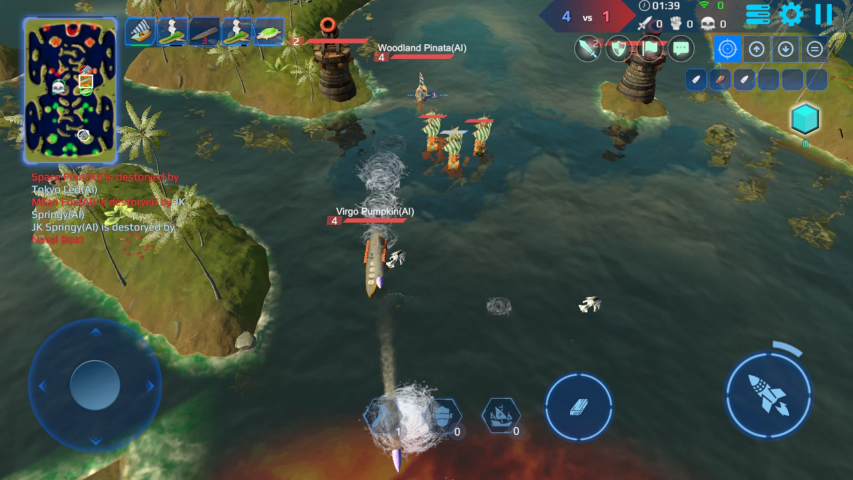Image resolution: width=853 pixels, height=480 pixels.
Task: Send the sword attack signal
Action: coord(587,47)
